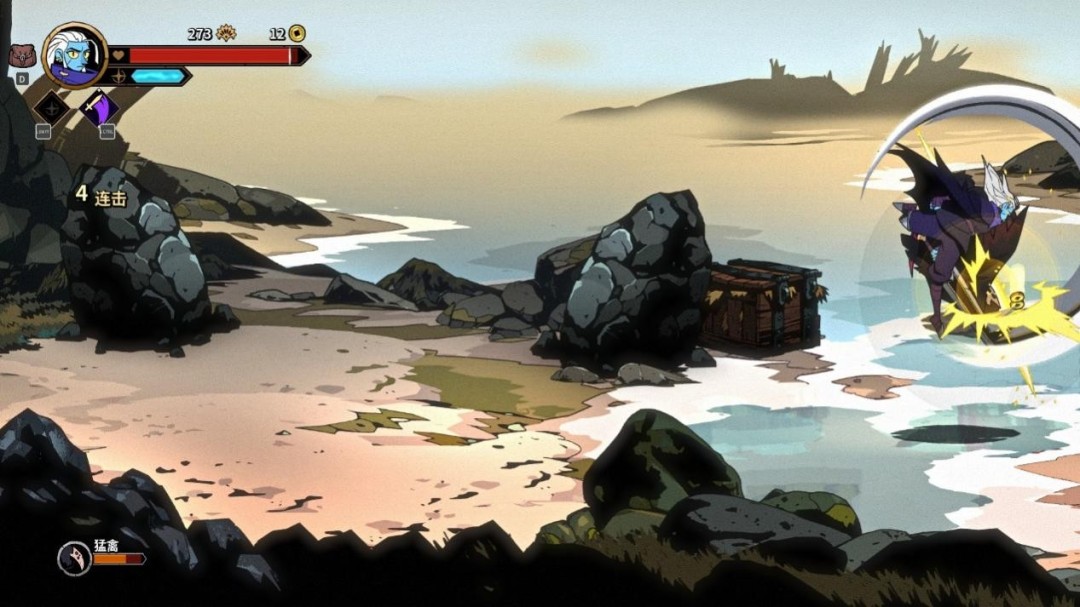Click the 猛禽 raptor enemy portrait
This screenshot has height=607, width=1080.
[x=74, y=558]
